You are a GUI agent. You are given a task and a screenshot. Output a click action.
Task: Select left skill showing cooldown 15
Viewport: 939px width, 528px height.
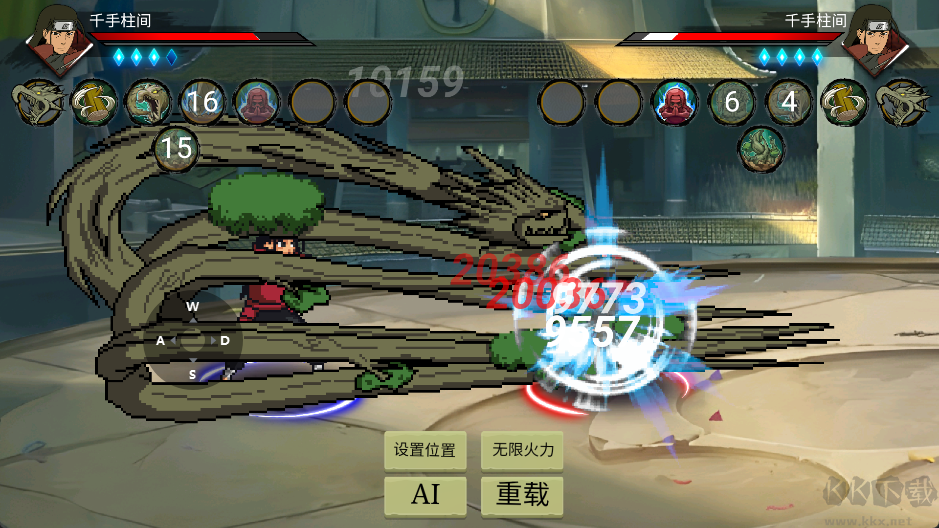(x=176, y=150)
